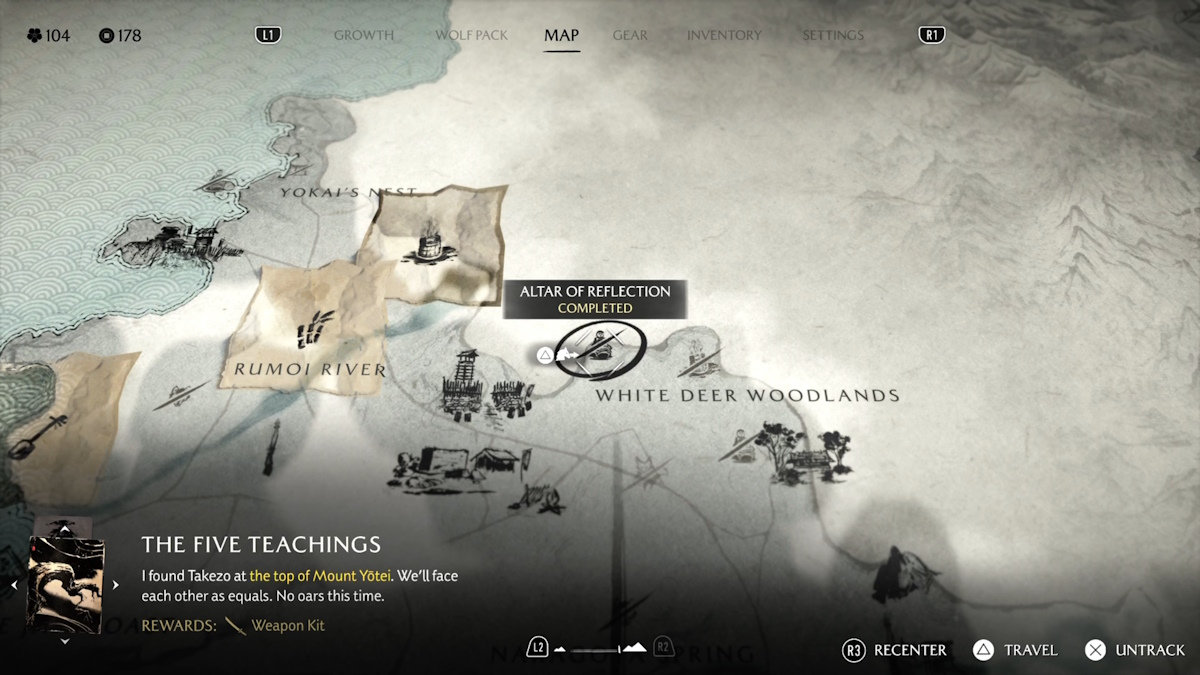Select the Map tab

pos(561,35)
